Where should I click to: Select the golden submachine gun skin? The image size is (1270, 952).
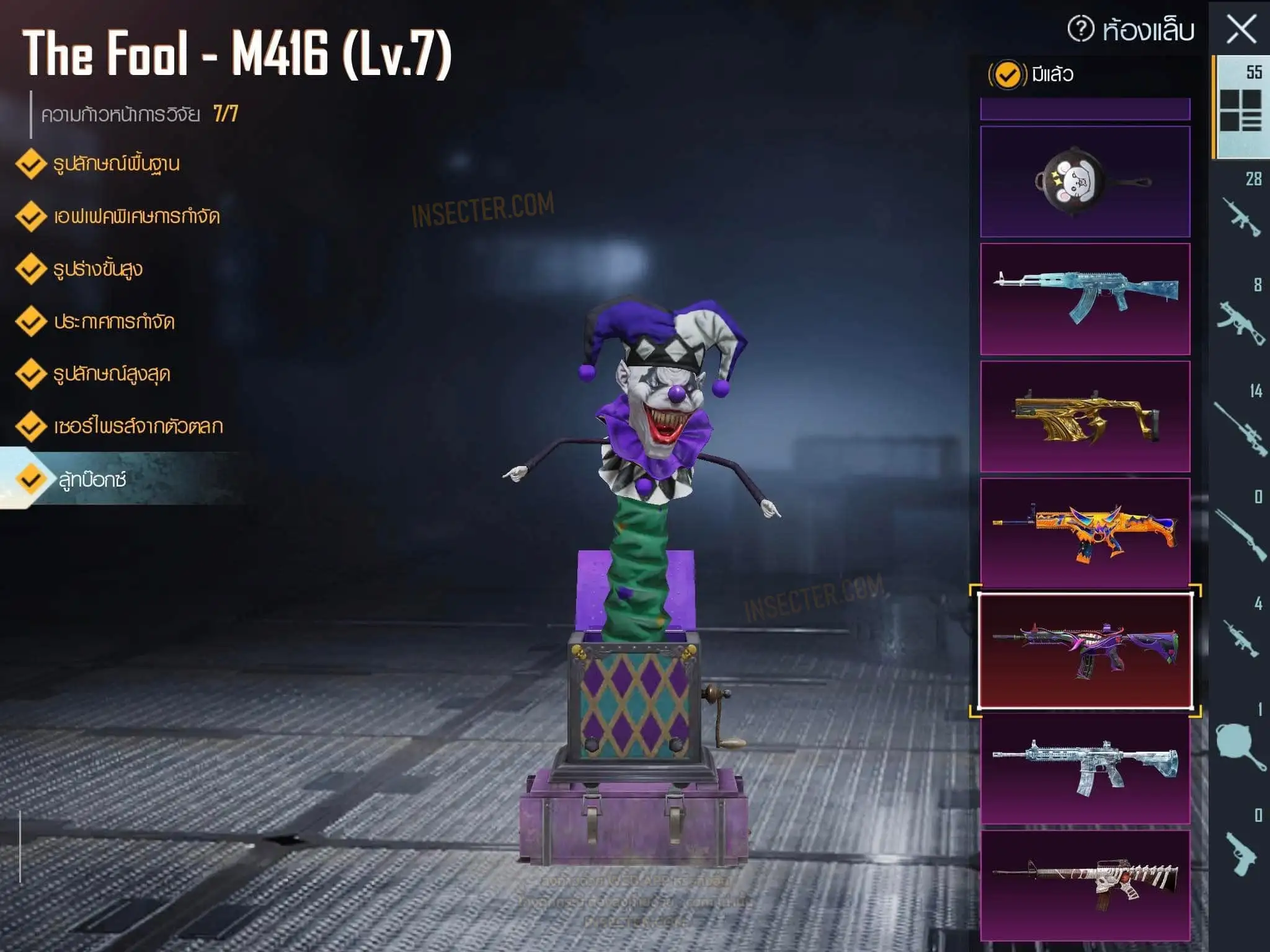tap(1085, 416)
